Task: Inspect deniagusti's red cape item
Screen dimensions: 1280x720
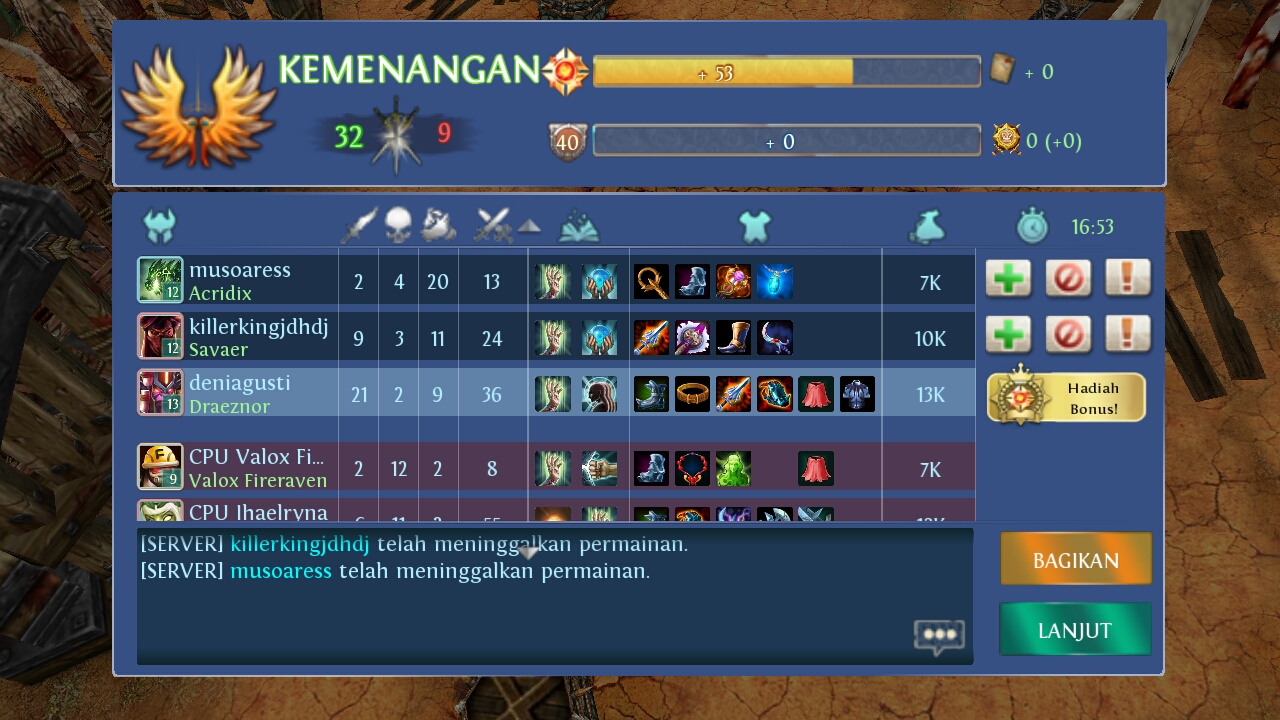Action: click(816, 394)
